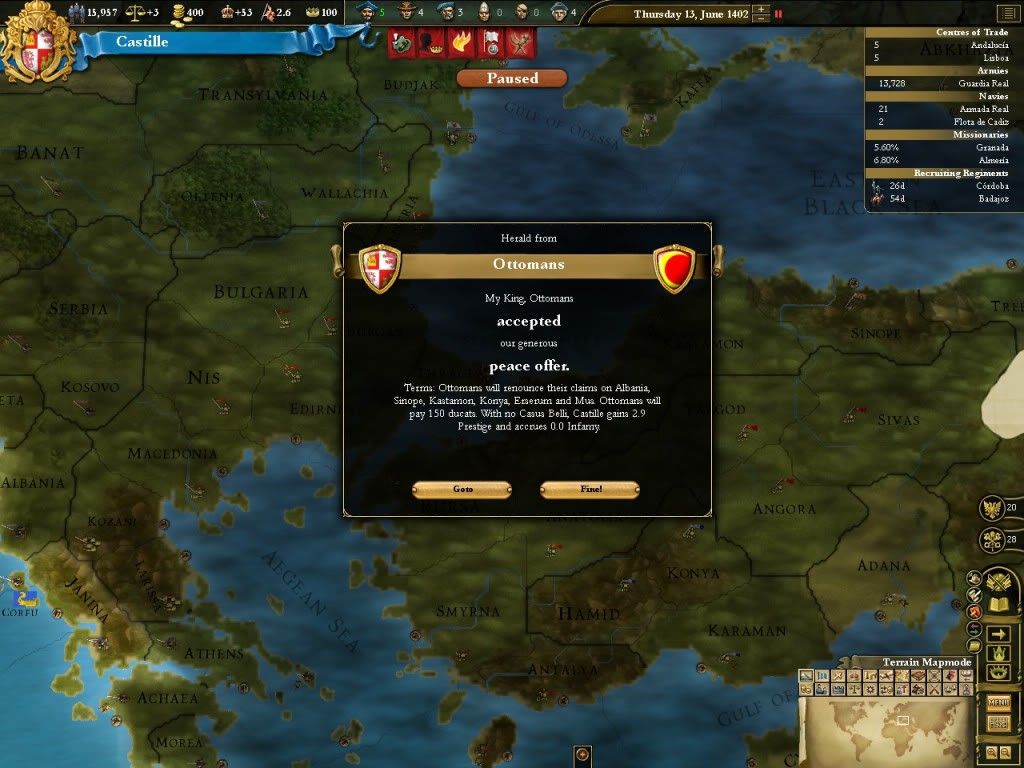
Task: Zoom in with the plus magnifier button
Action: (x=990, y=751)
